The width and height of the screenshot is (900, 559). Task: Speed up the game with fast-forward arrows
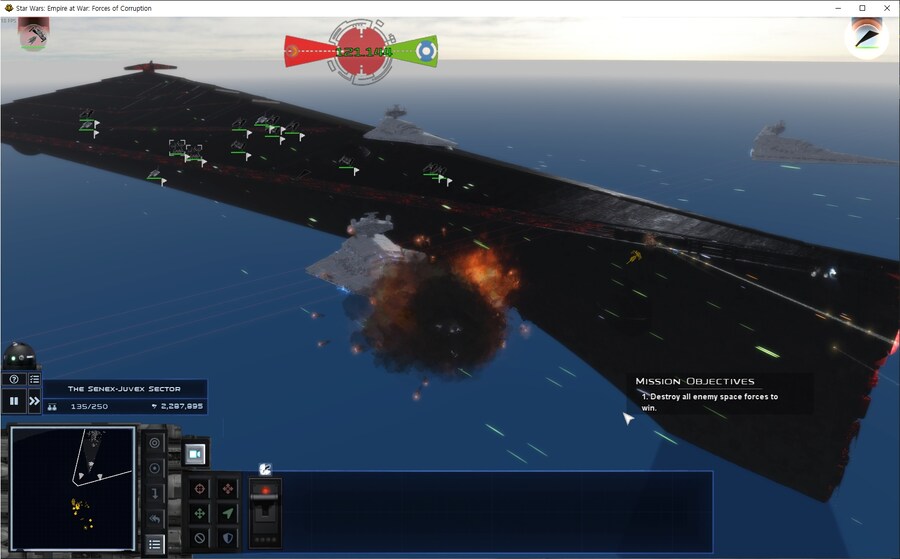click(34, 401)
